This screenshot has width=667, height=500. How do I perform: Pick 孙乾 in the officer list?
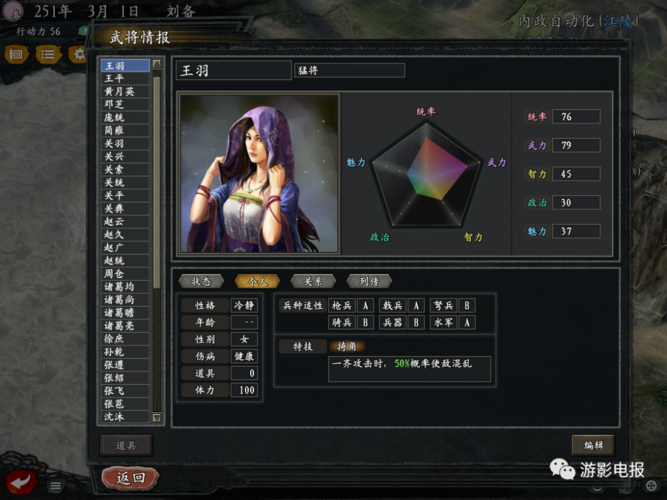pos(114,351)
